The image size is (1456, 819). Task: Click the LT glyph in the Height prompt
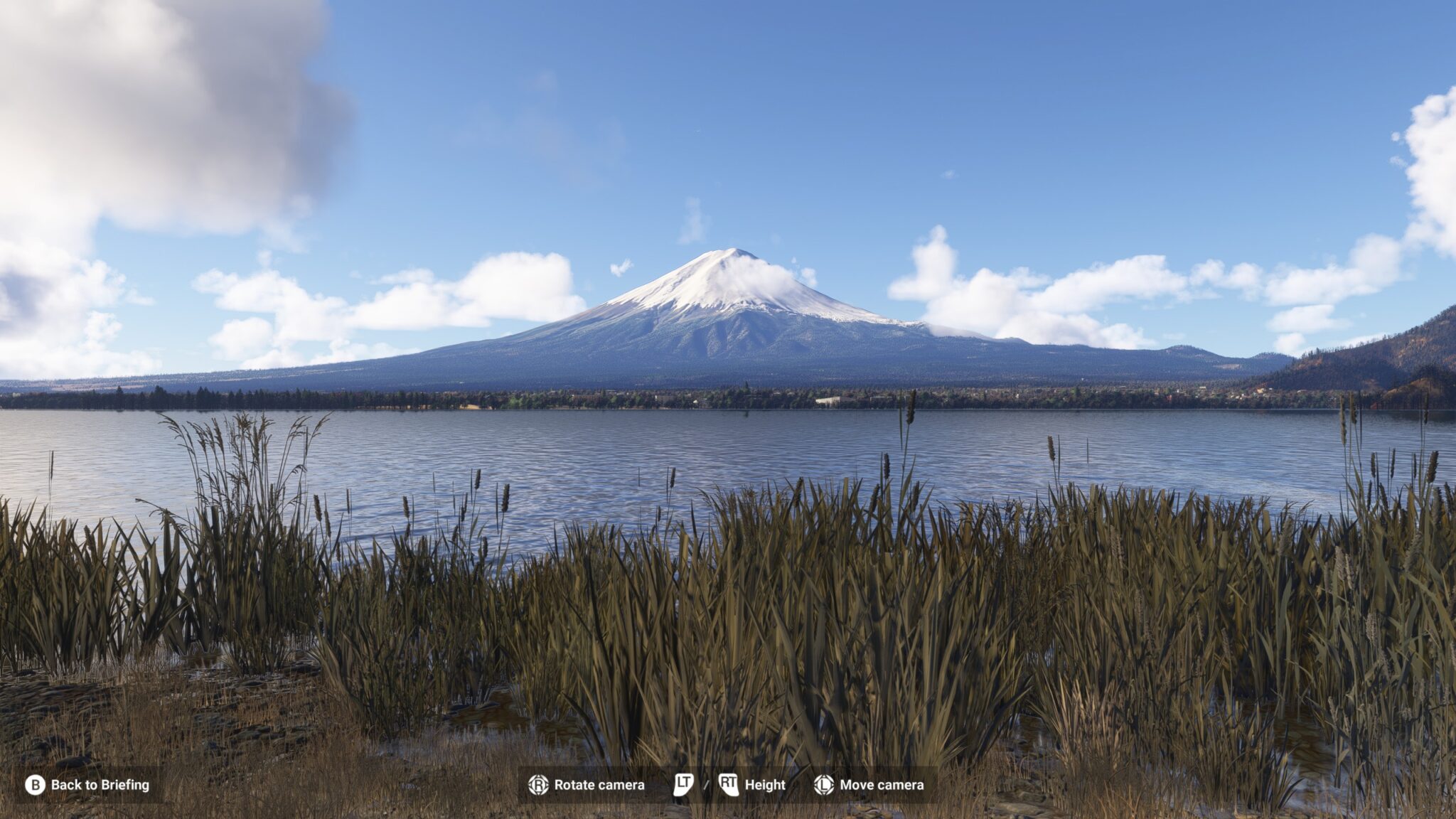(x=682, y=786)
